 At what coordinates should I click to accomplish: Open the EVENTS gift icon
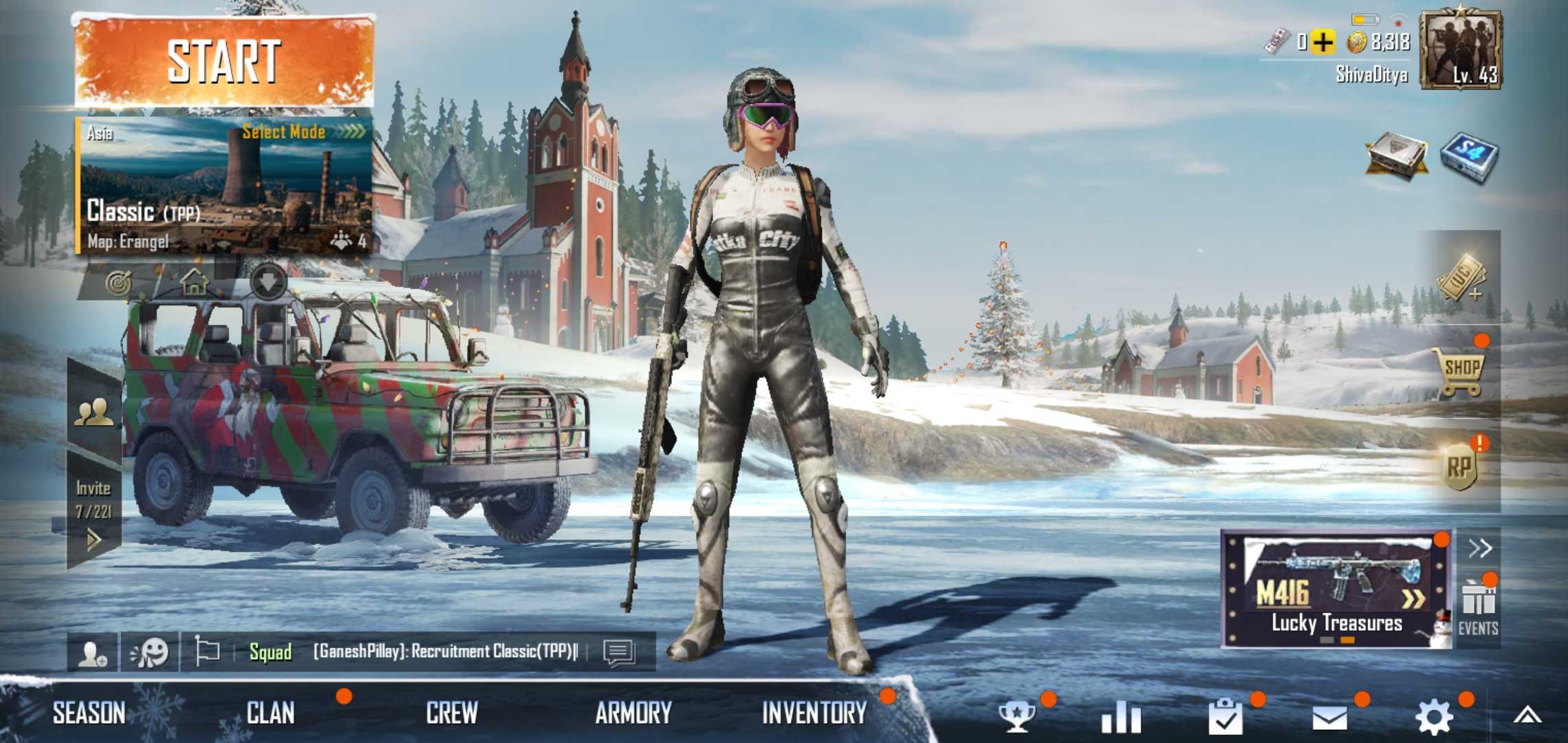pyautogui.click(x=1478, y=606)
